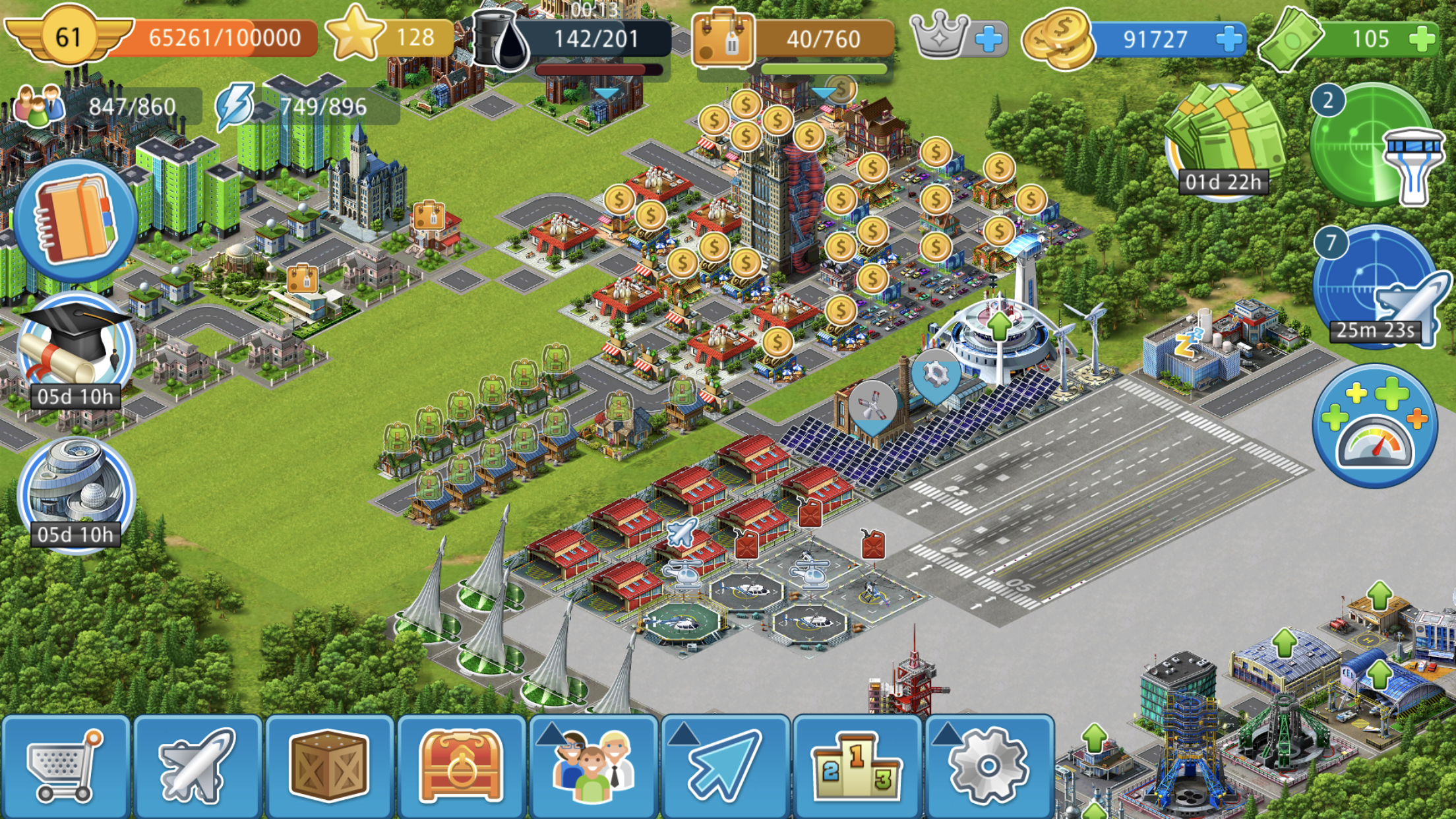This screenshot has height=819, width=1456.
Task: Open the shopping cart store
Action: (65, 766)
